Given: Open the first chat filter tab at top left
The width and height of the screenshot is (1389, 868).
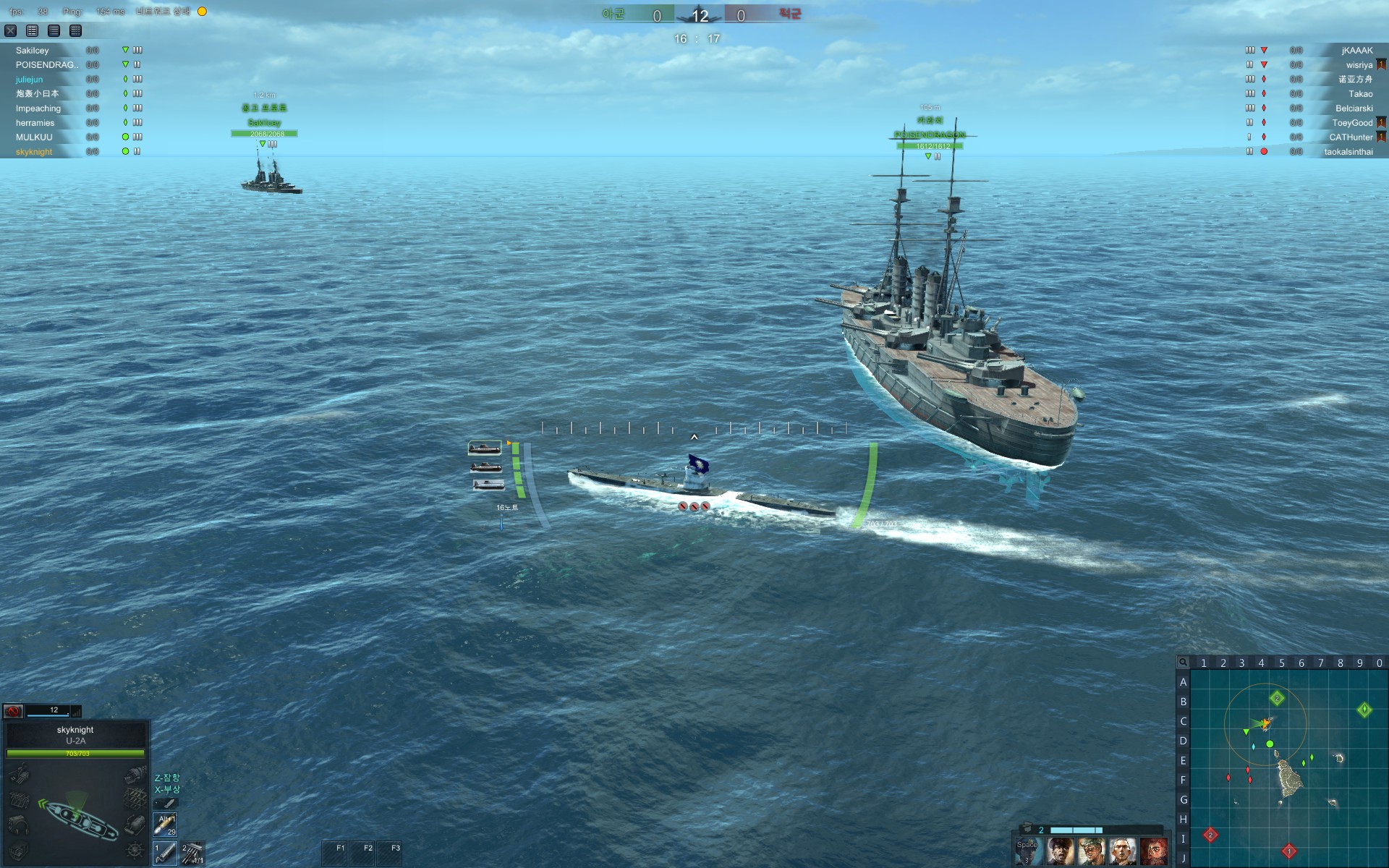Looking at the screenshot, I should [x=31, y=31].
